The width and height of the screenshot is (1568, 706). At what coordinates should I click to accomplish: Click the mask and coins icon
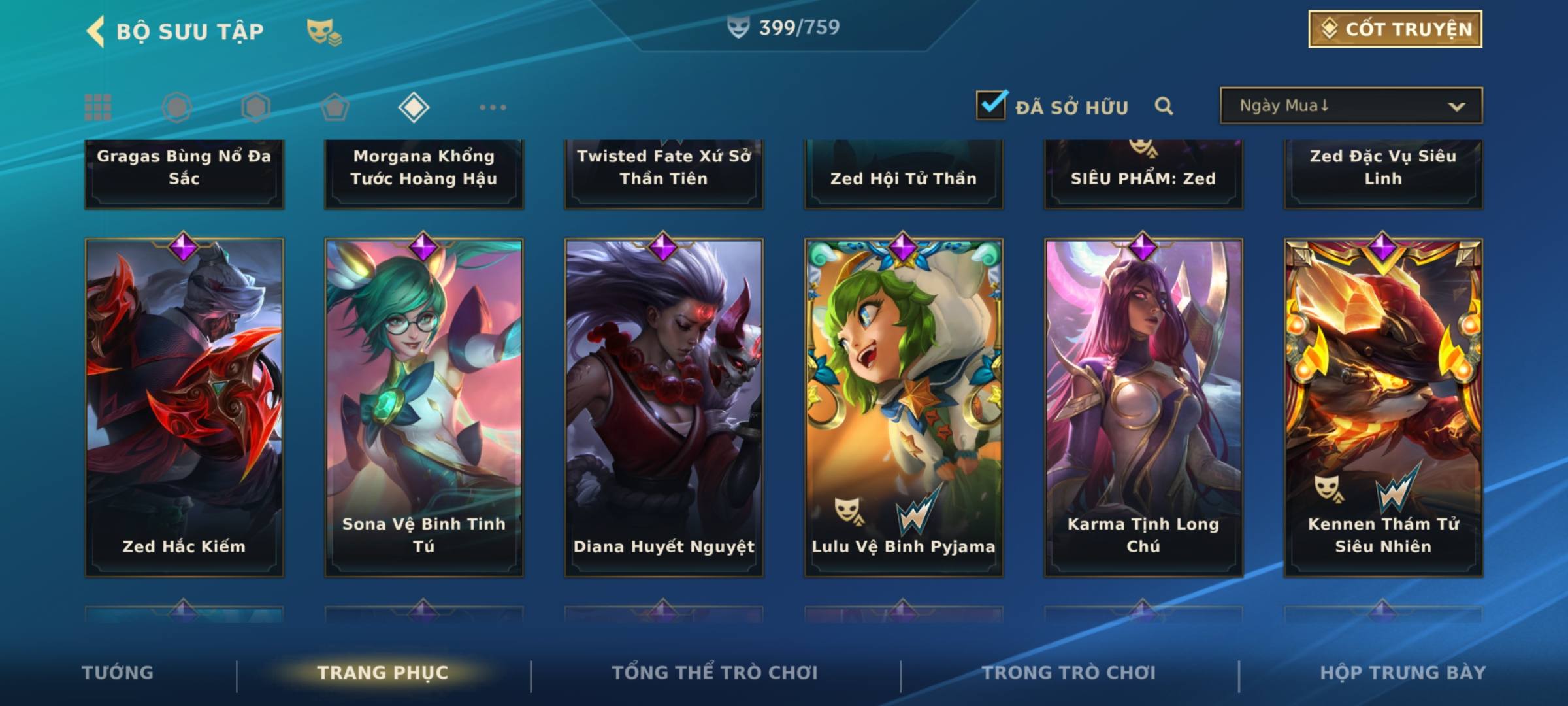click(324, 31)
